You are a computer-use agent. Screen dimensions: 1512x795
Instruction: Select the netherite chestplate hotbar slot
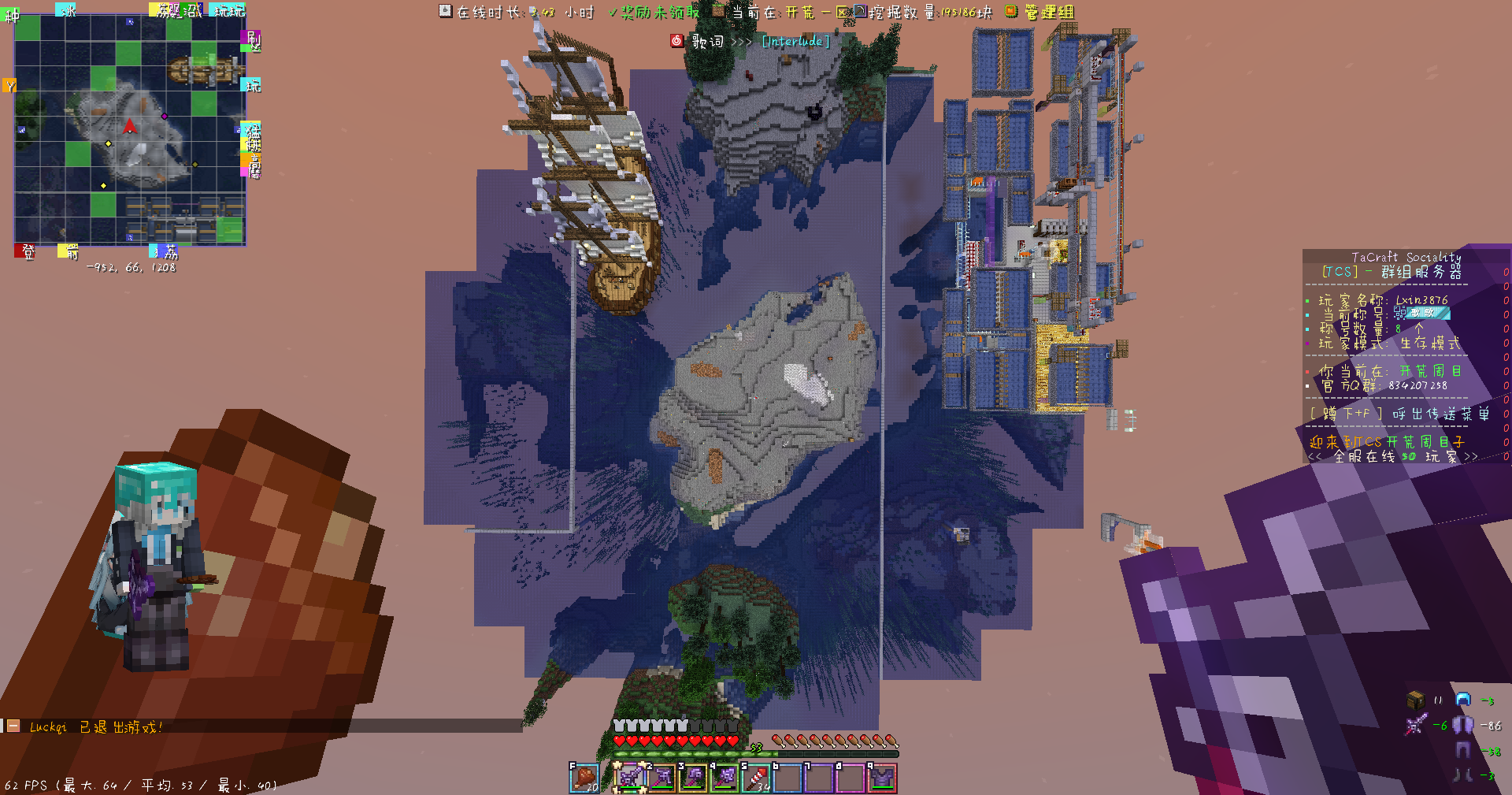882,778
